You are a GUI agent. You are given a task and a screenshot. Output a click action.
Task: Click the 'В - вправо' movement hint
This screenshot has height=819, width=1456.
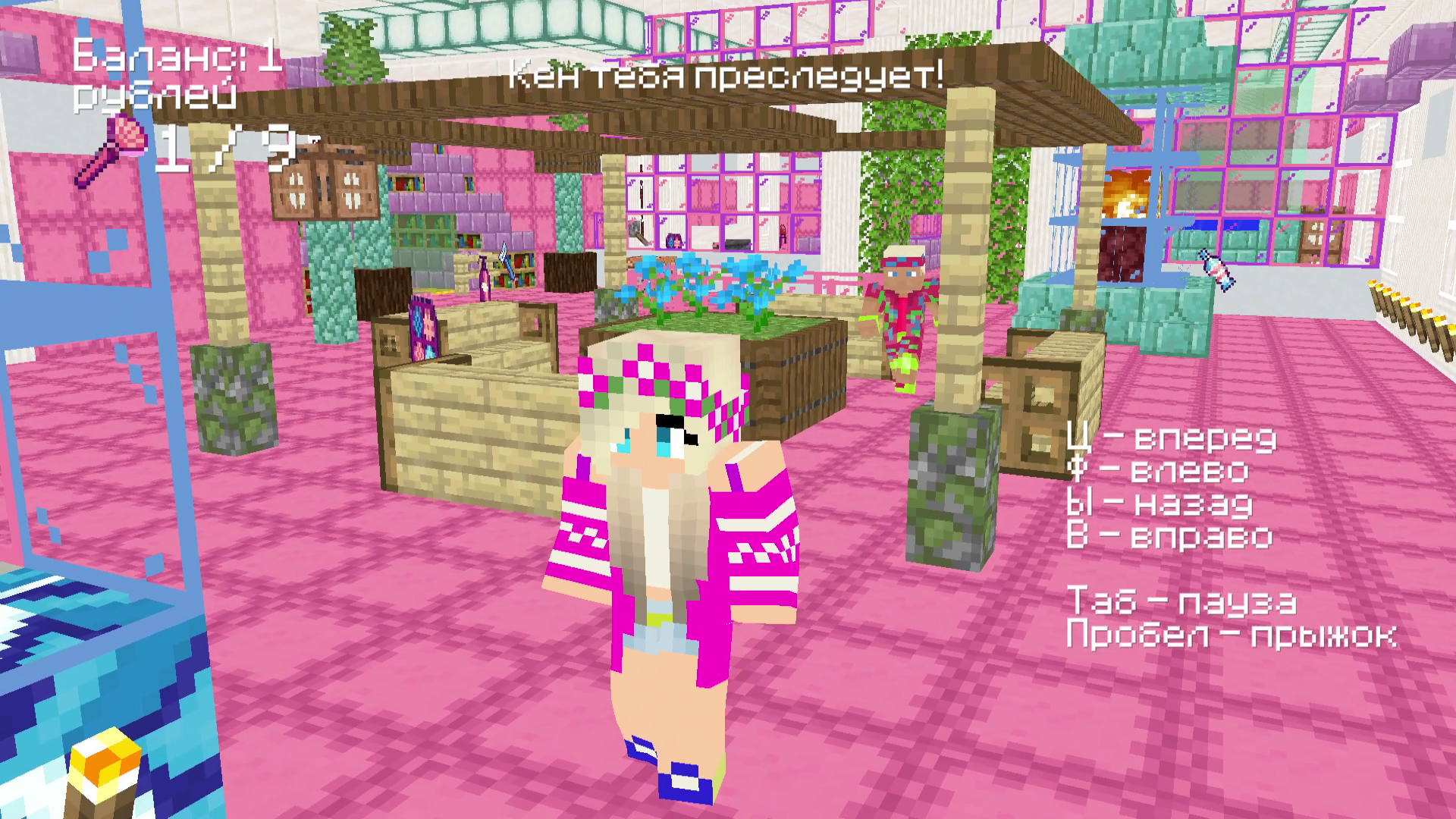click(1172, 536)
